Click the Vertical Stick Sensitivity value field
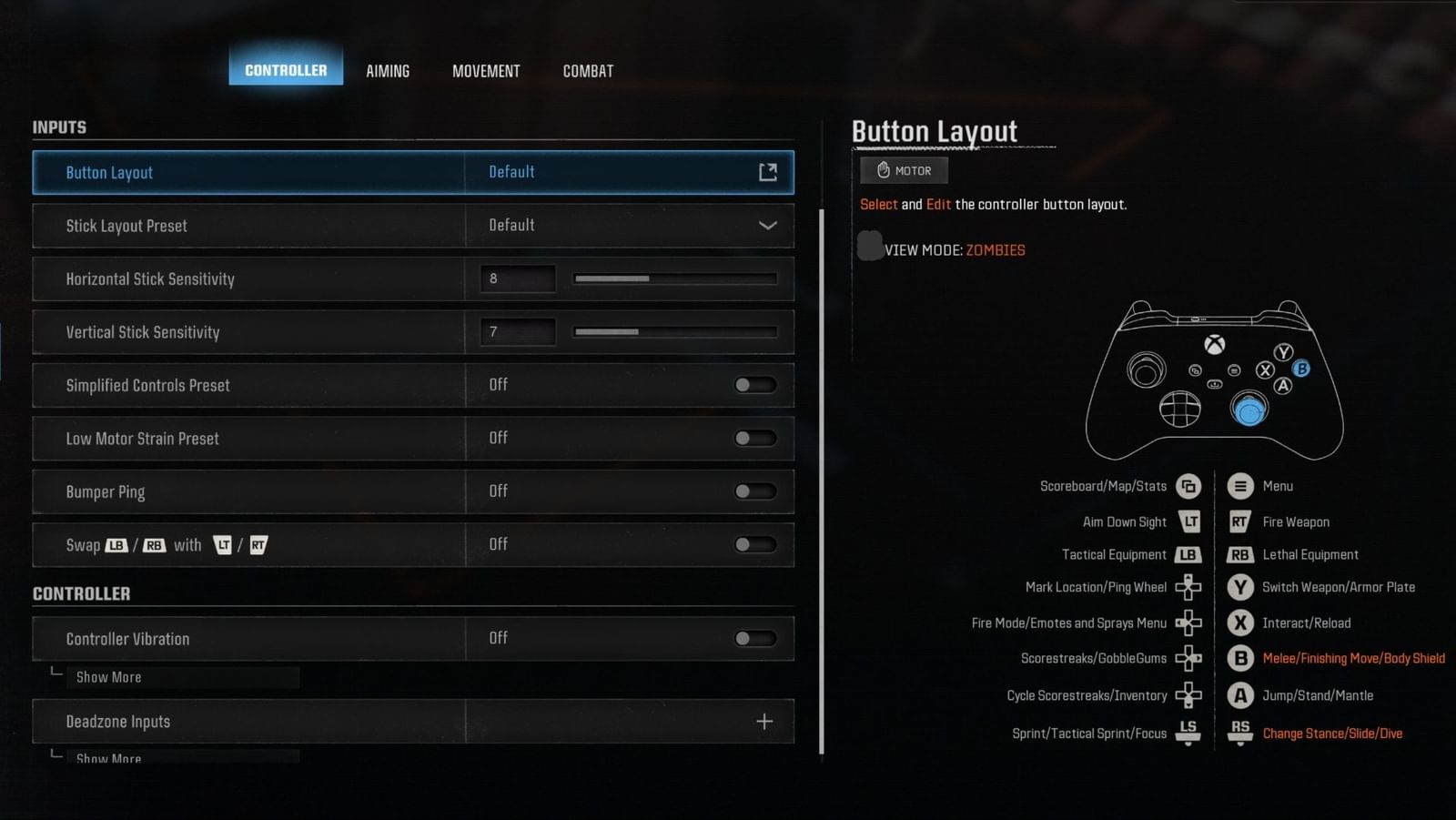 (517, 331)
